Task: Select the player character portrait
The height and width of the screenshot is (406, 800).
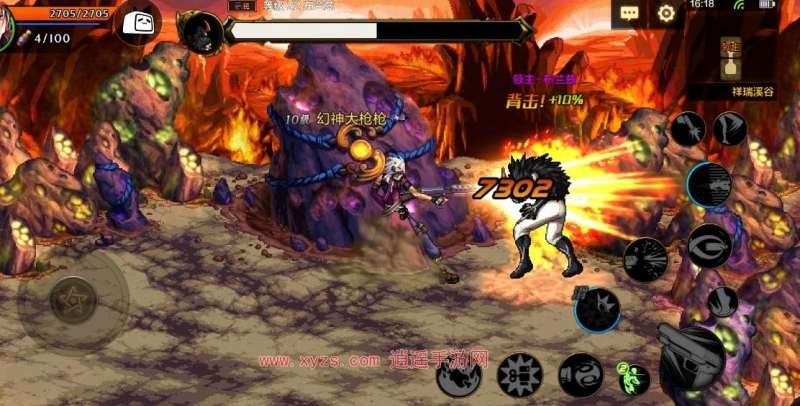Action: click(8, 22)
